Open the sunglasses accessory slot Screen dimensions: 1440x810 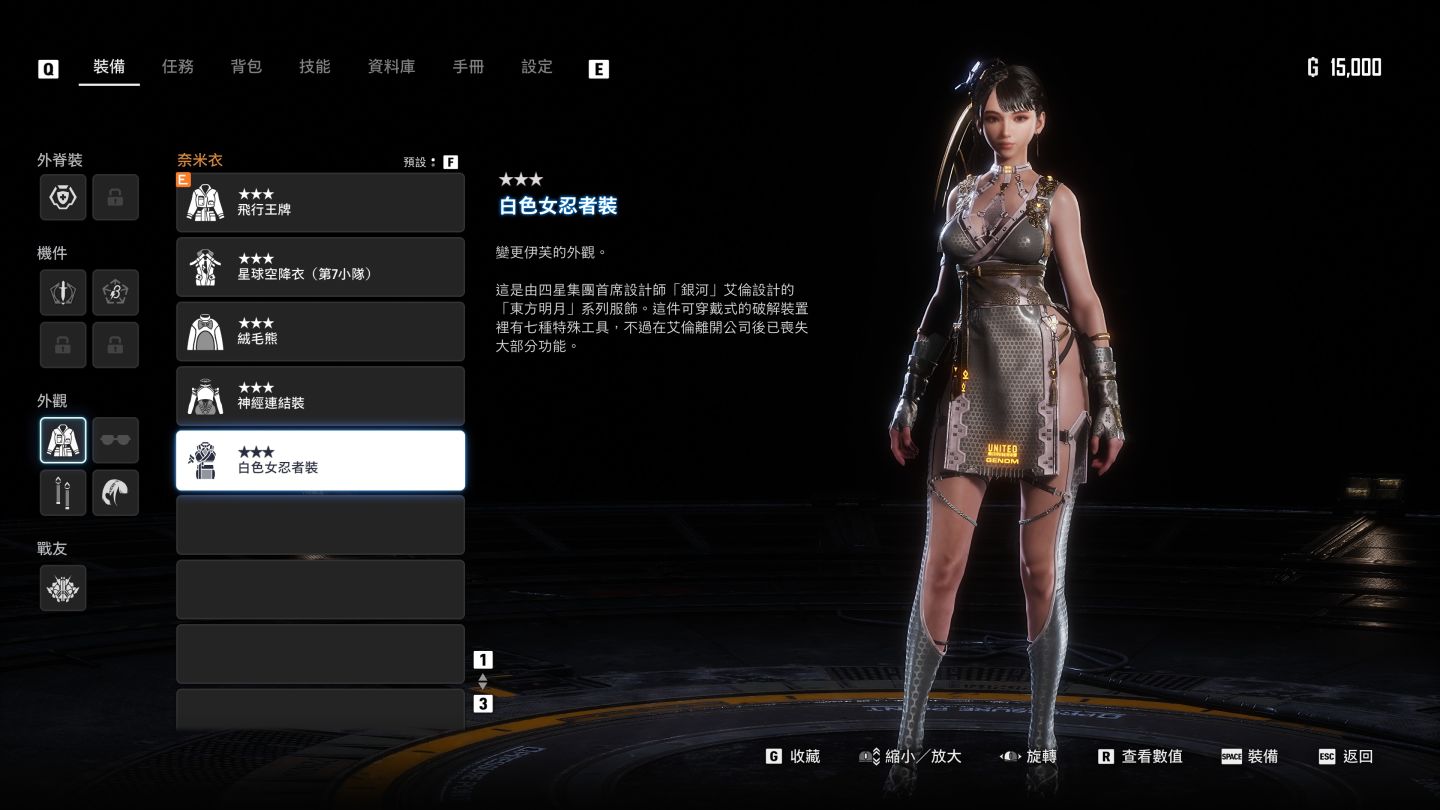coord(116,441)
